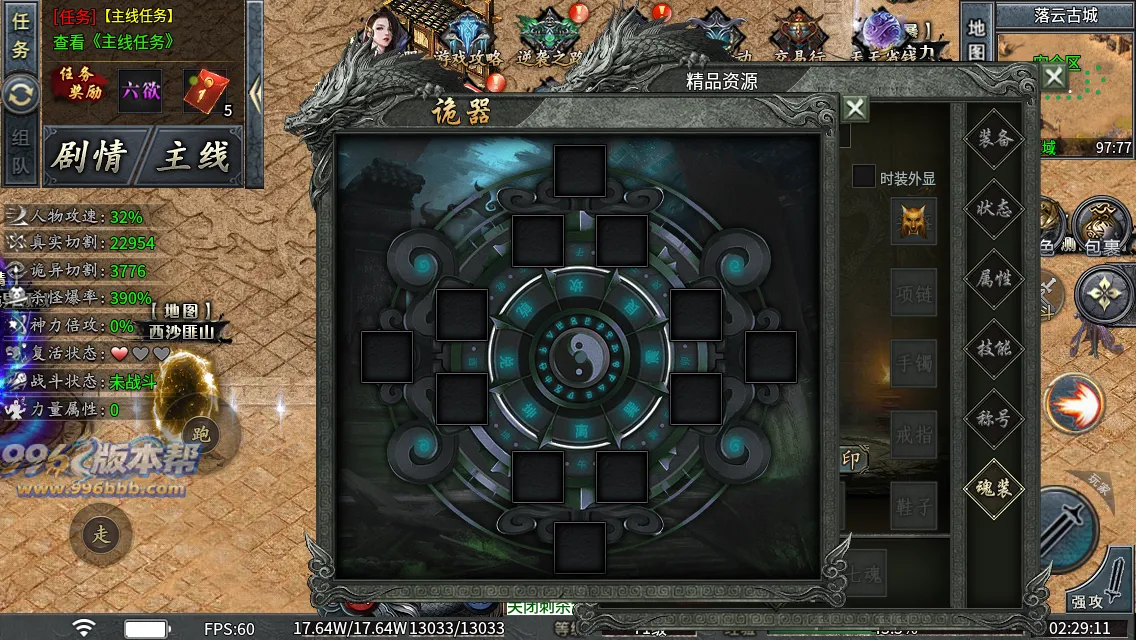Open the 剧情 quest list
The height and width of the screenshot is (640, 1136).
tap(90, 156)
